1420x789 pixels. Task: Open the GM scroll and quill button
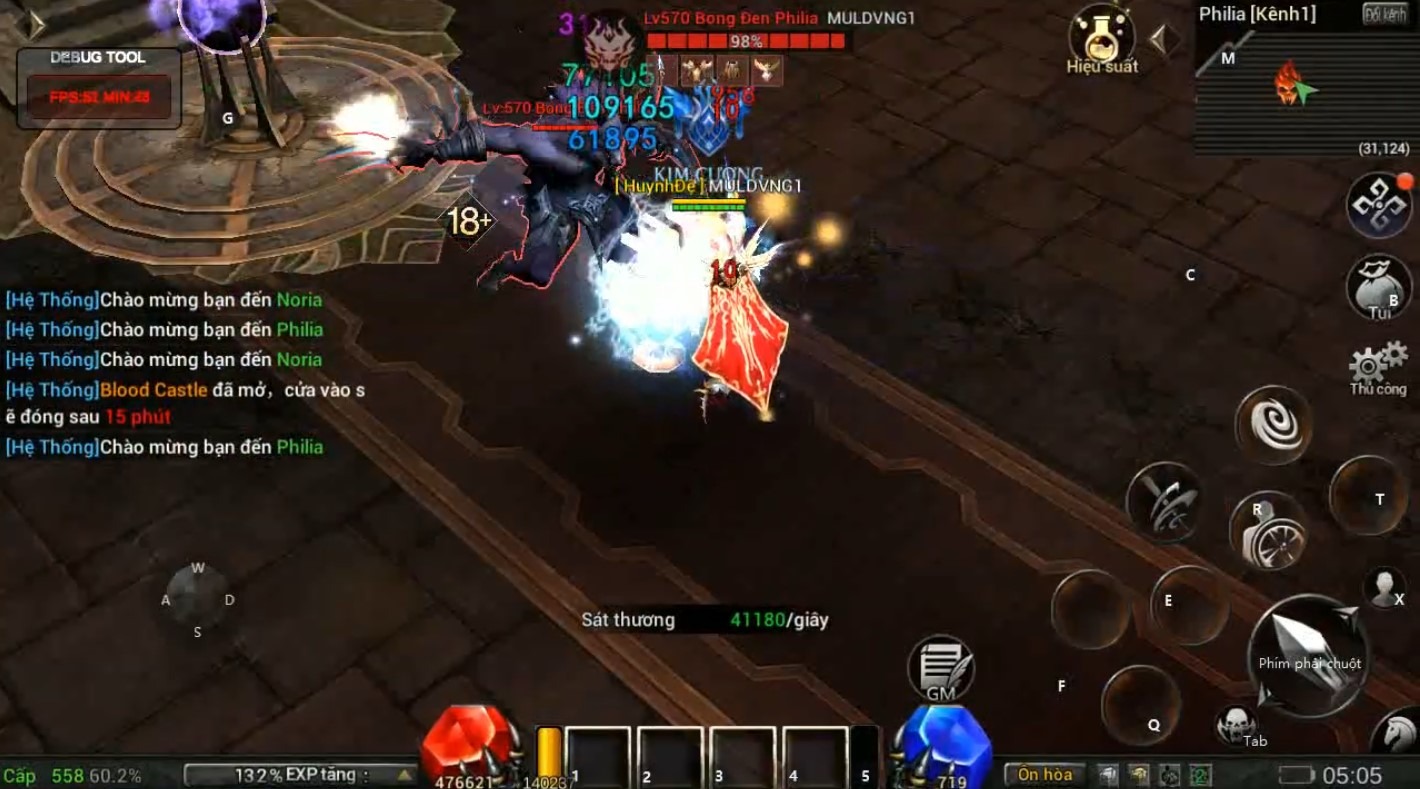pyautogui.click(x=940, y=667)
